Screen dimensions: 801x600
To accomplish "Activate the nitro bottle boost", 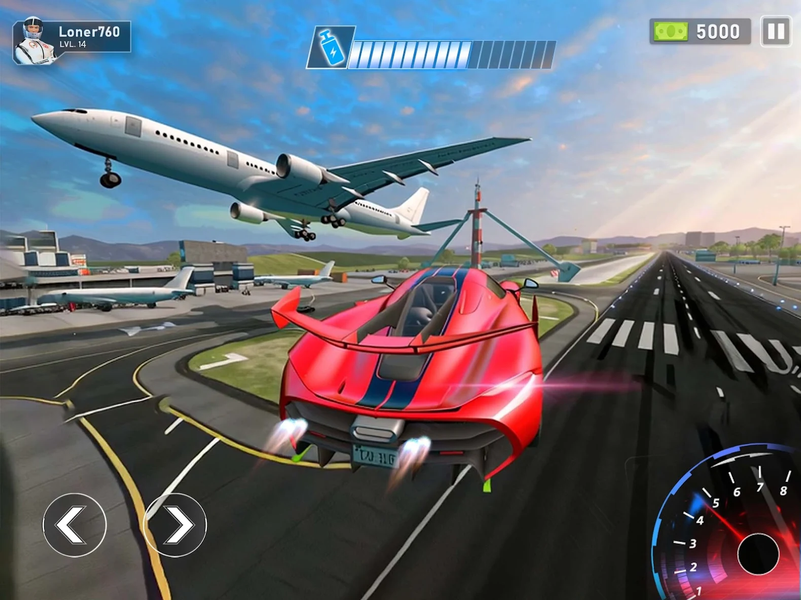I will pos(328,47).
